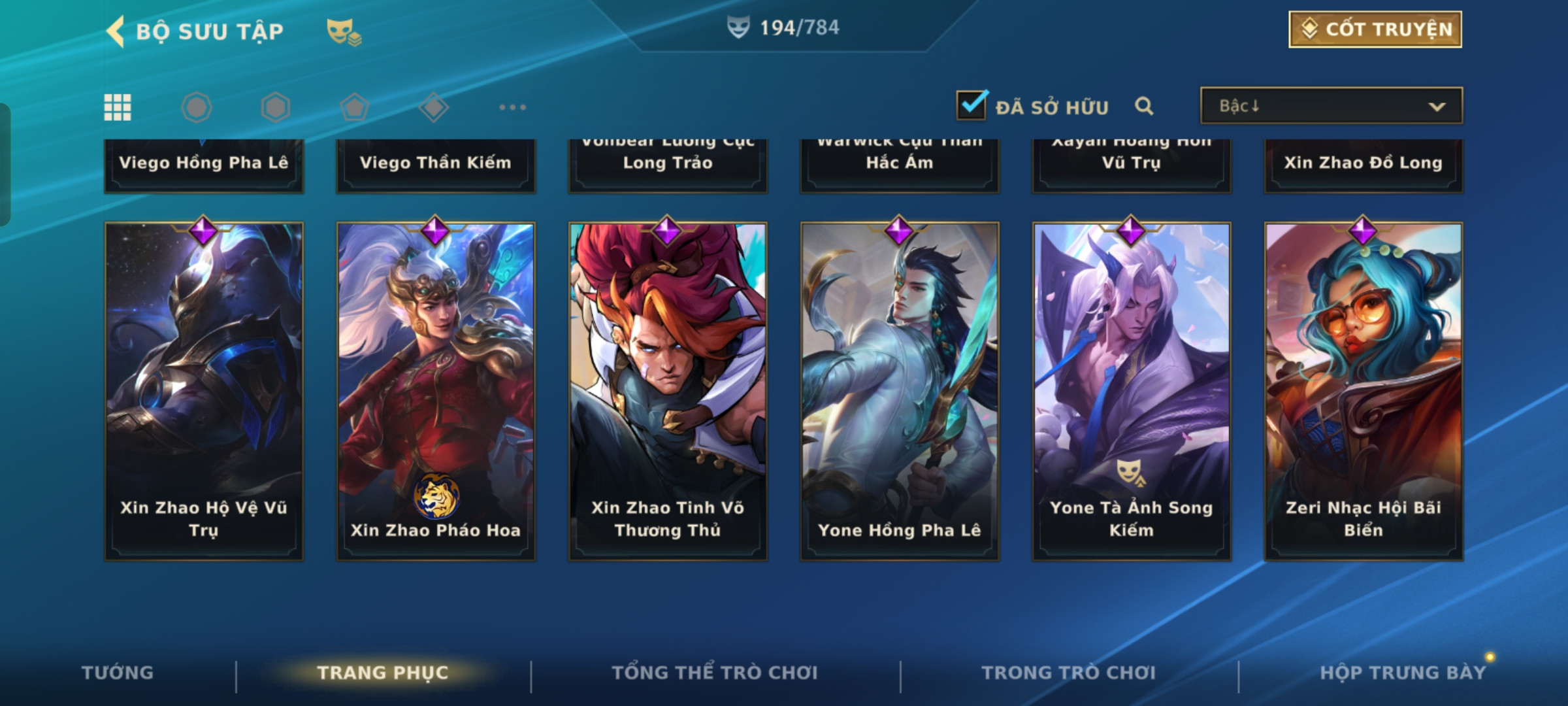Viewport: 1568px width, 706px height.
Task: Toggle the Đã Sở Hữu checkbox
Action: [972, 105]
